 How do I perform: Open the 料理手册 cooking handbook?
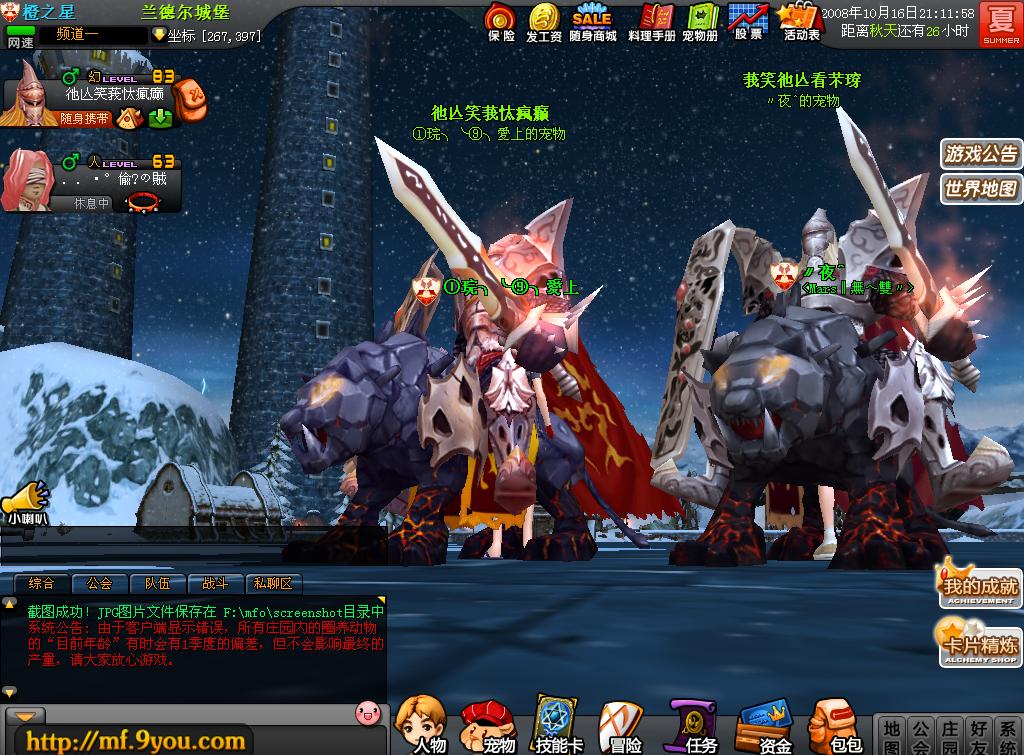(x=653, y=20)
